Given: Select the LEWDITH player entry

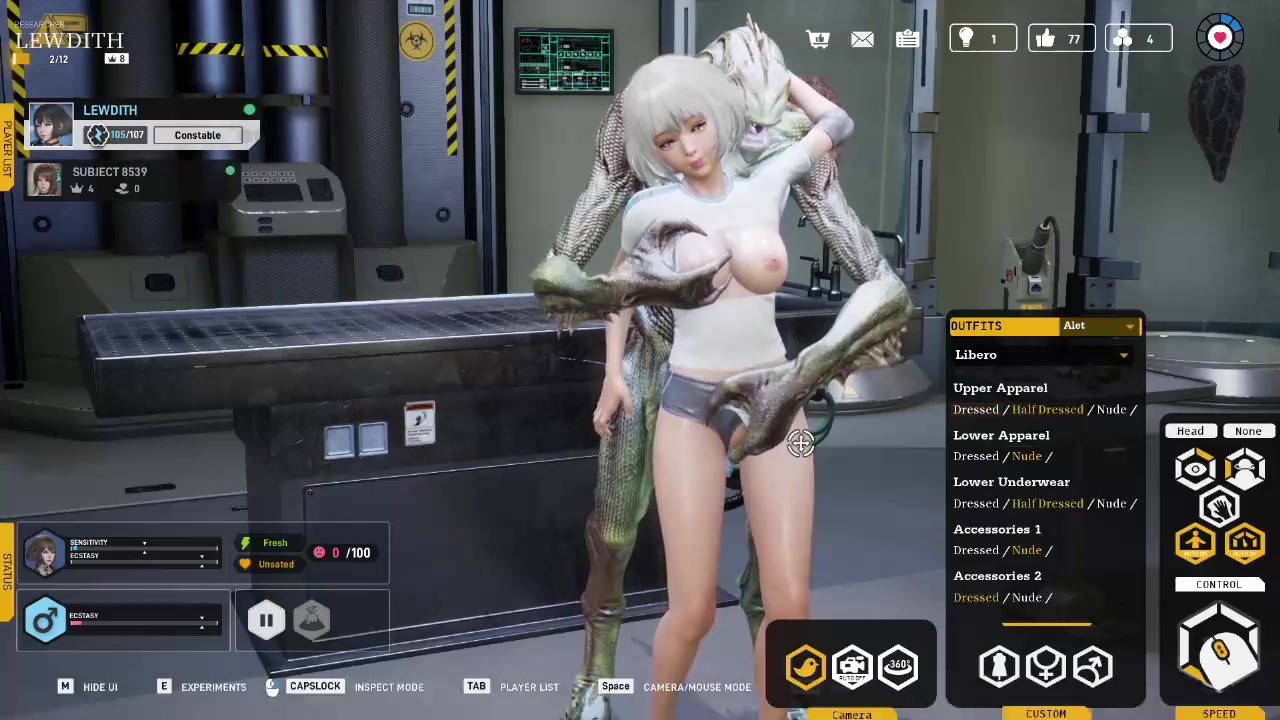Looking at the screenshot, I should pyautogui.click(x=110, y=111).
